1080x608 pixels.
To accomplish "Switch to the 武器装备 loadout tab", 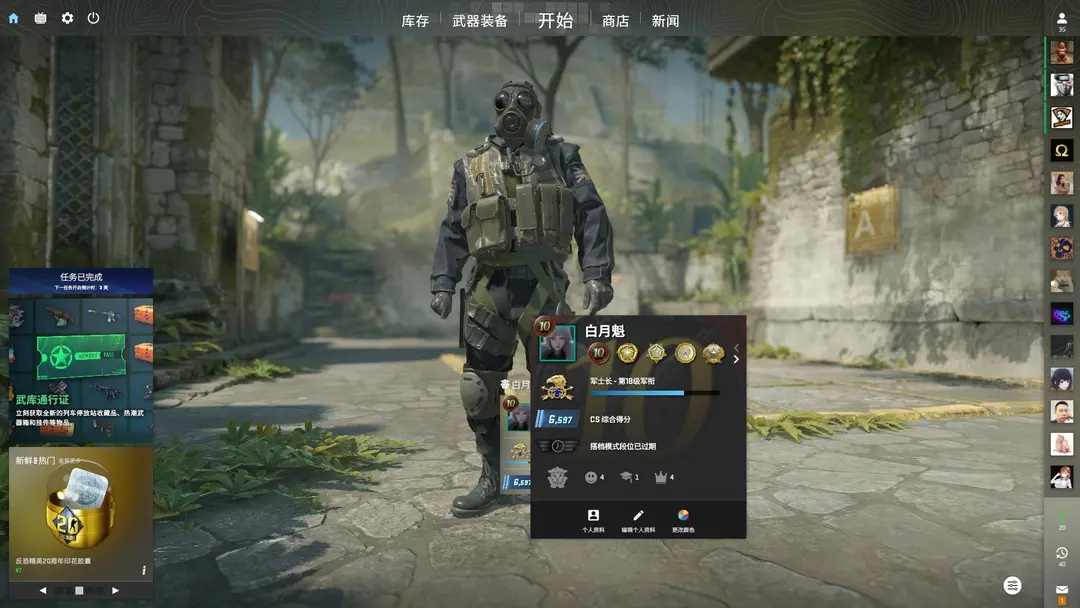I will point(480,21).
